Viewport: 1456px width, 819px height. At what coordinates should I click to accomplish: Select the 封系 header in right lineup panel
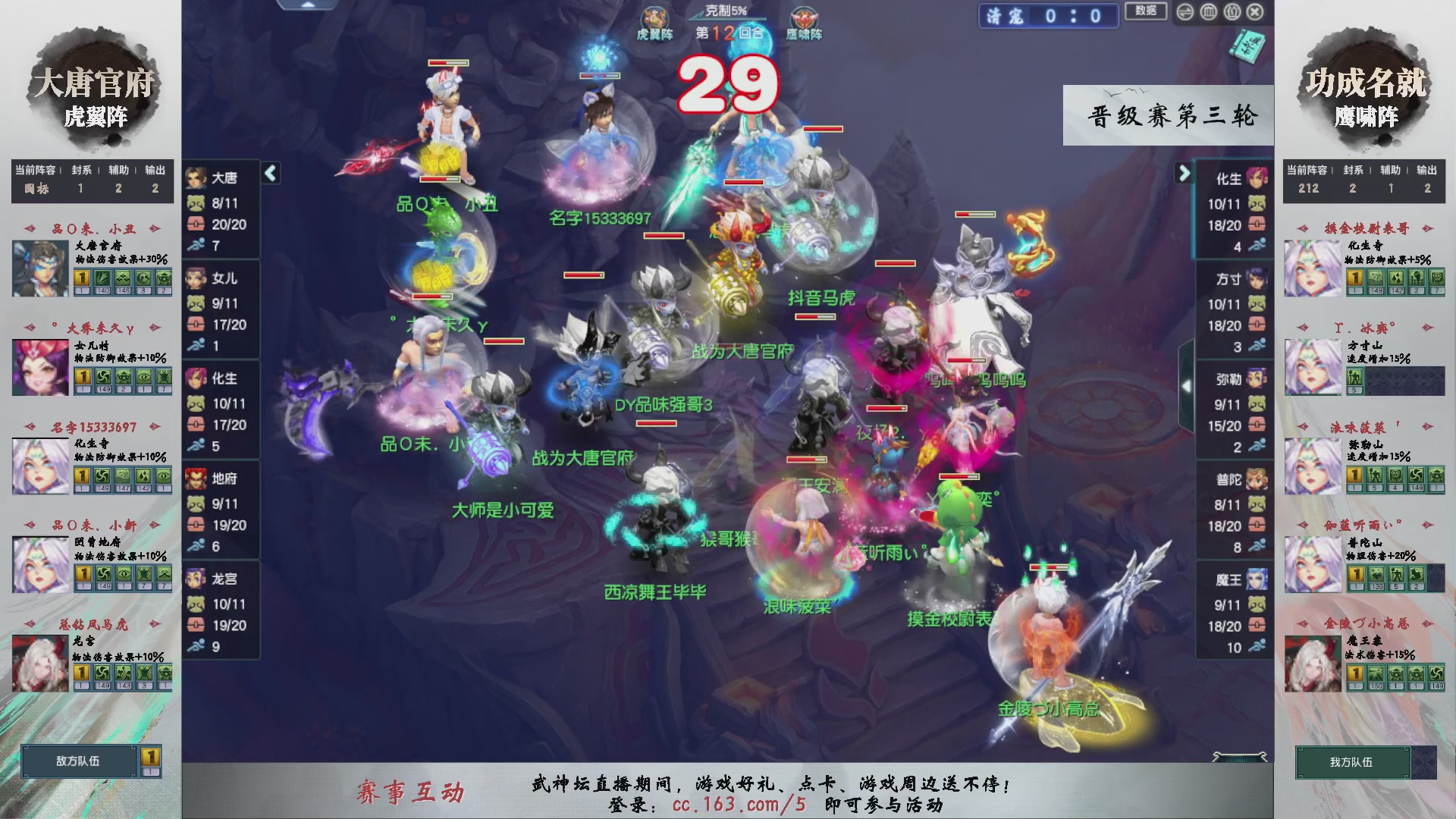point(1352,171)
